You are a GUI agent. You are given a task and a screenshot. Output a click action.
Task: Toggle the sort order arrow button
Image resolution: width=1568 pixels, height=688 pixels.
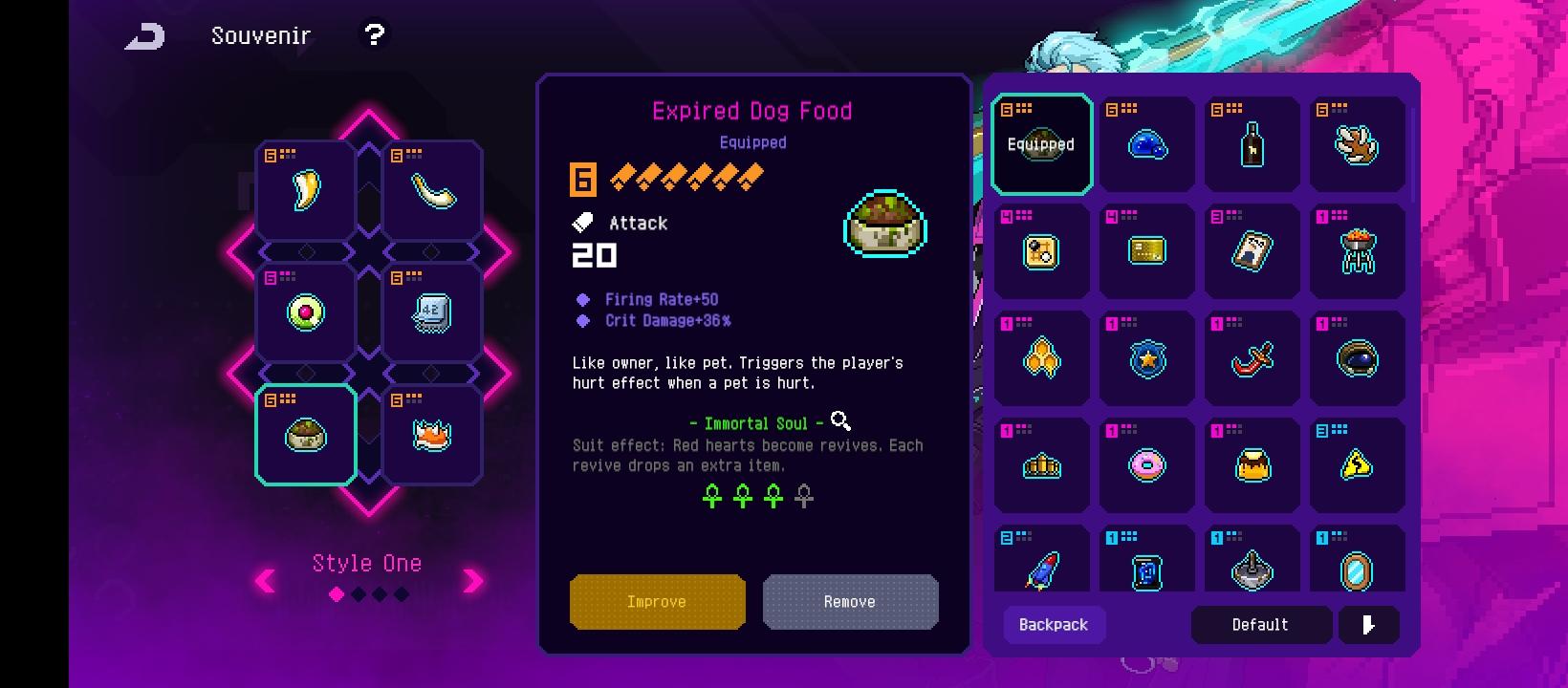[x=1368, y=625]
